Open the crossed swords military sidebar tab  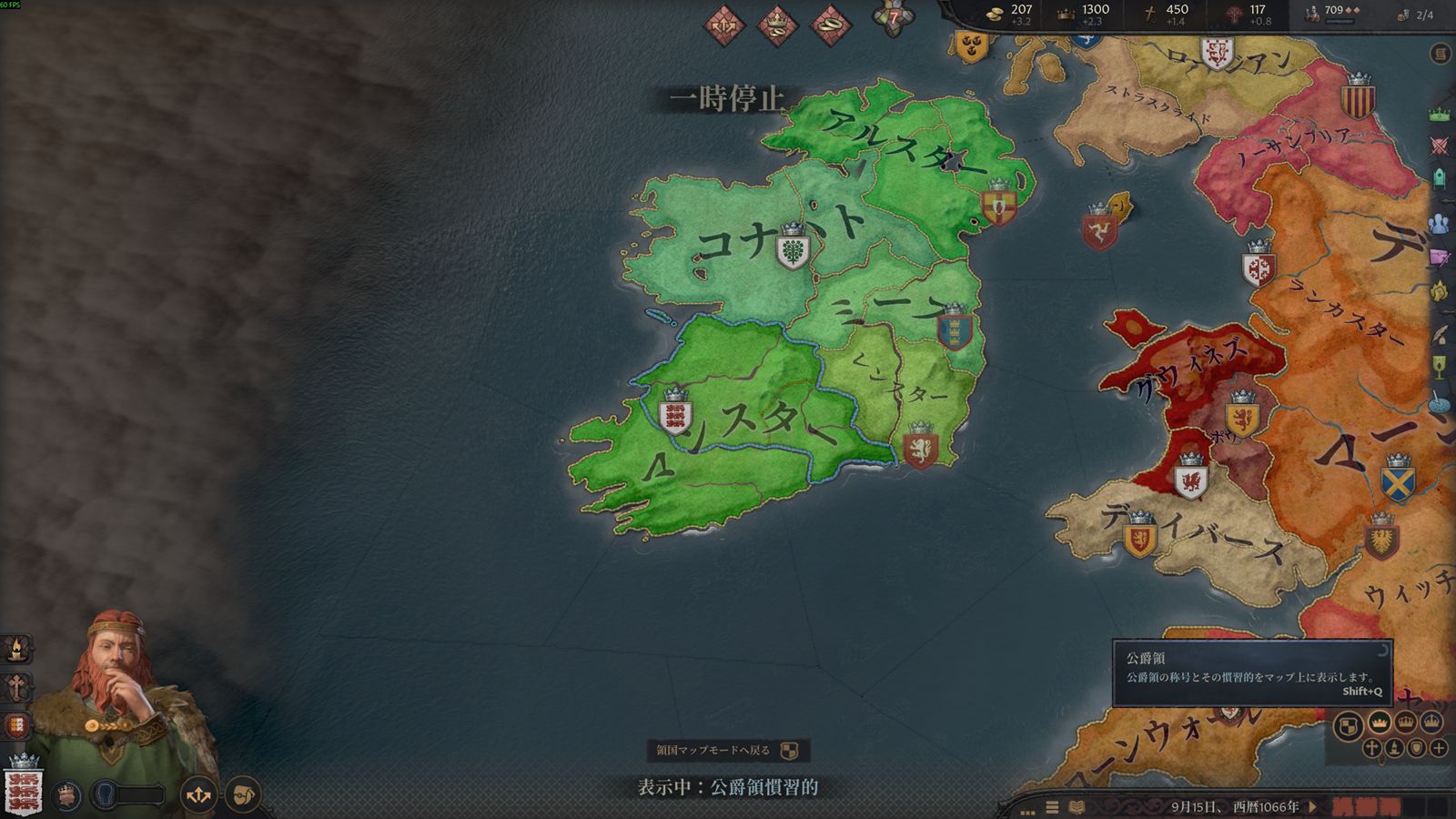coord(1440,146)
